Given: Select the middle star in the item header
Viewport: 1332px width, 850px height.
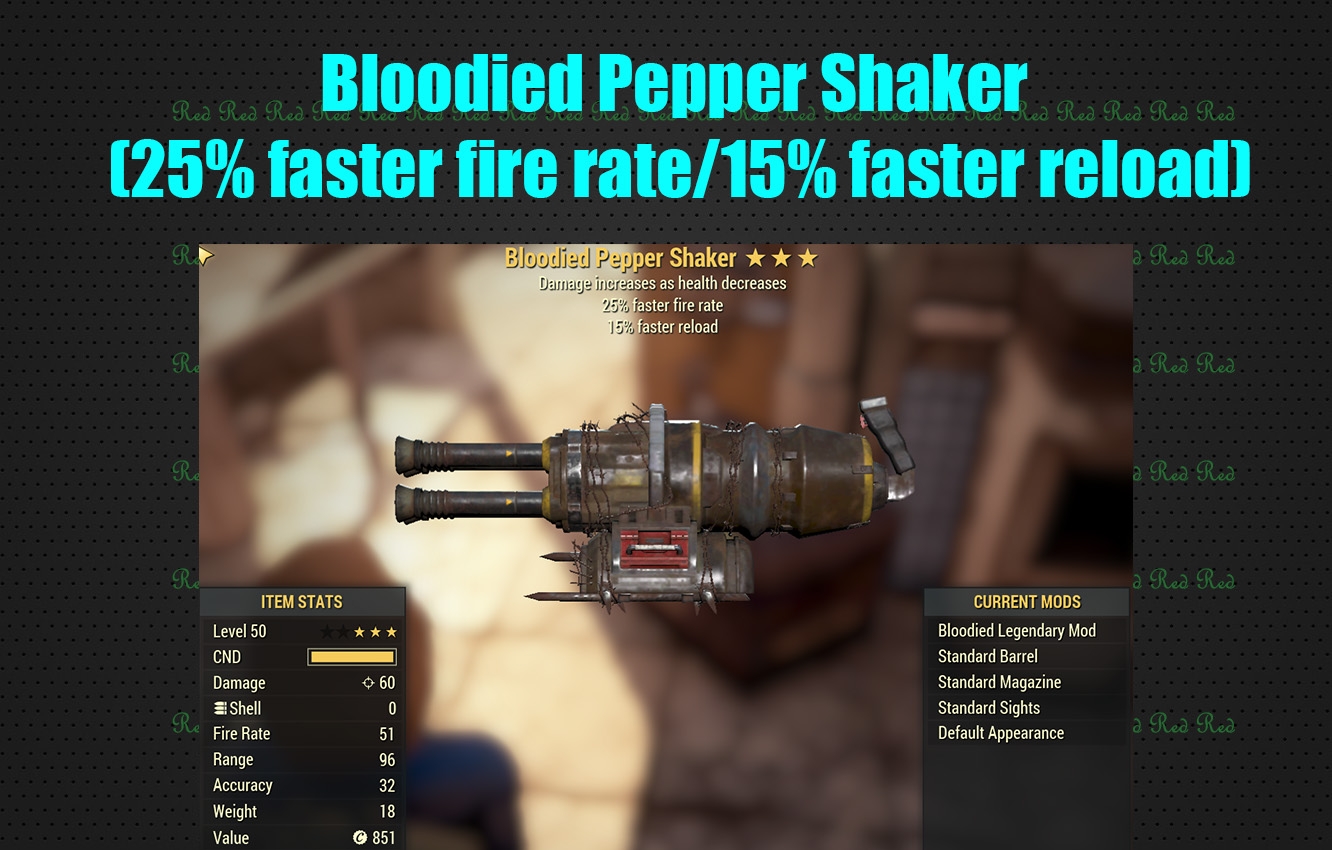Looking at the screenshot, I should 782,258.
